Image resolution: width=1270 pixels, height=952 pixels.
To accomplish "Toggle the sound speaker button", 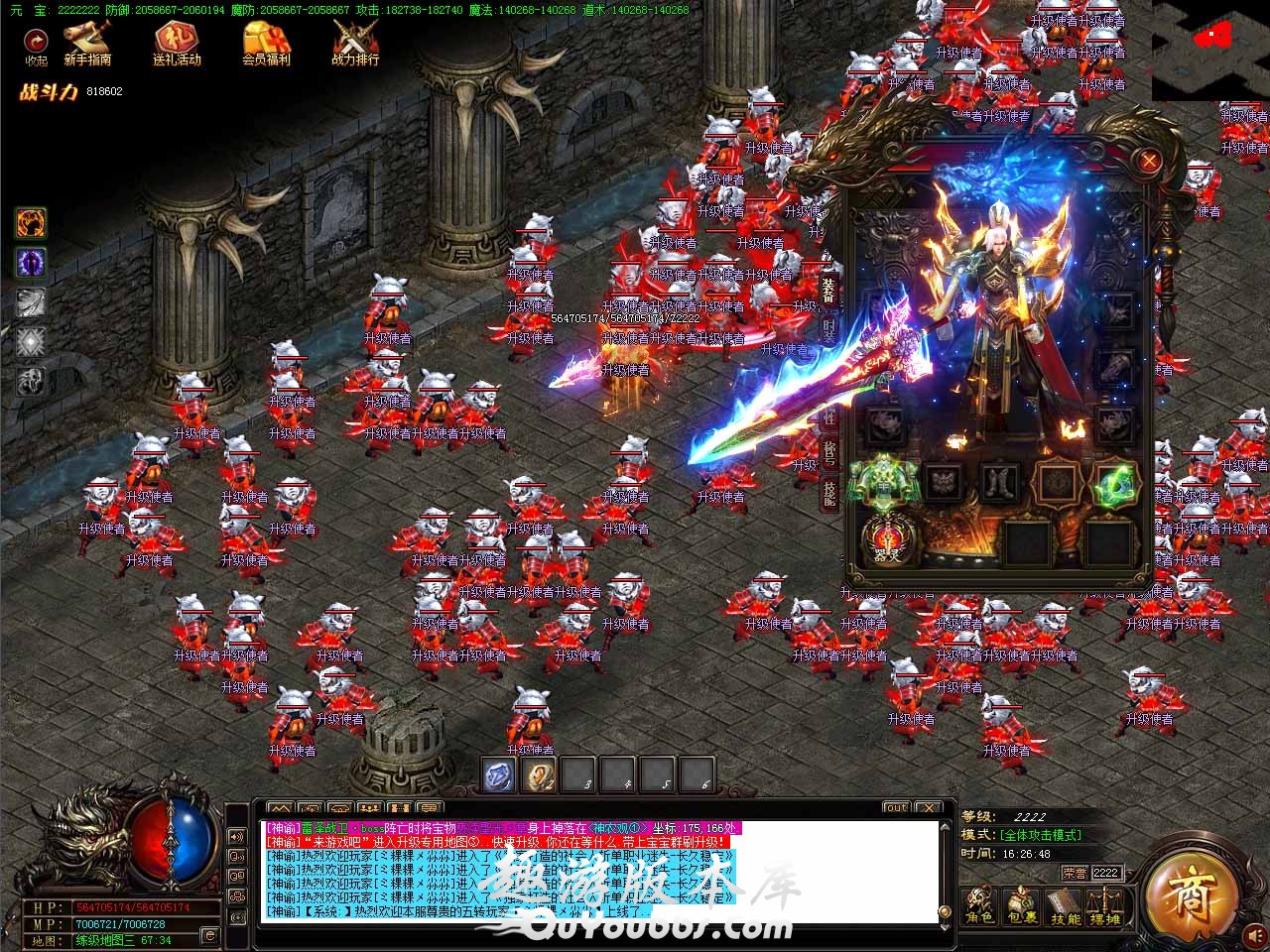I will 237,836.
